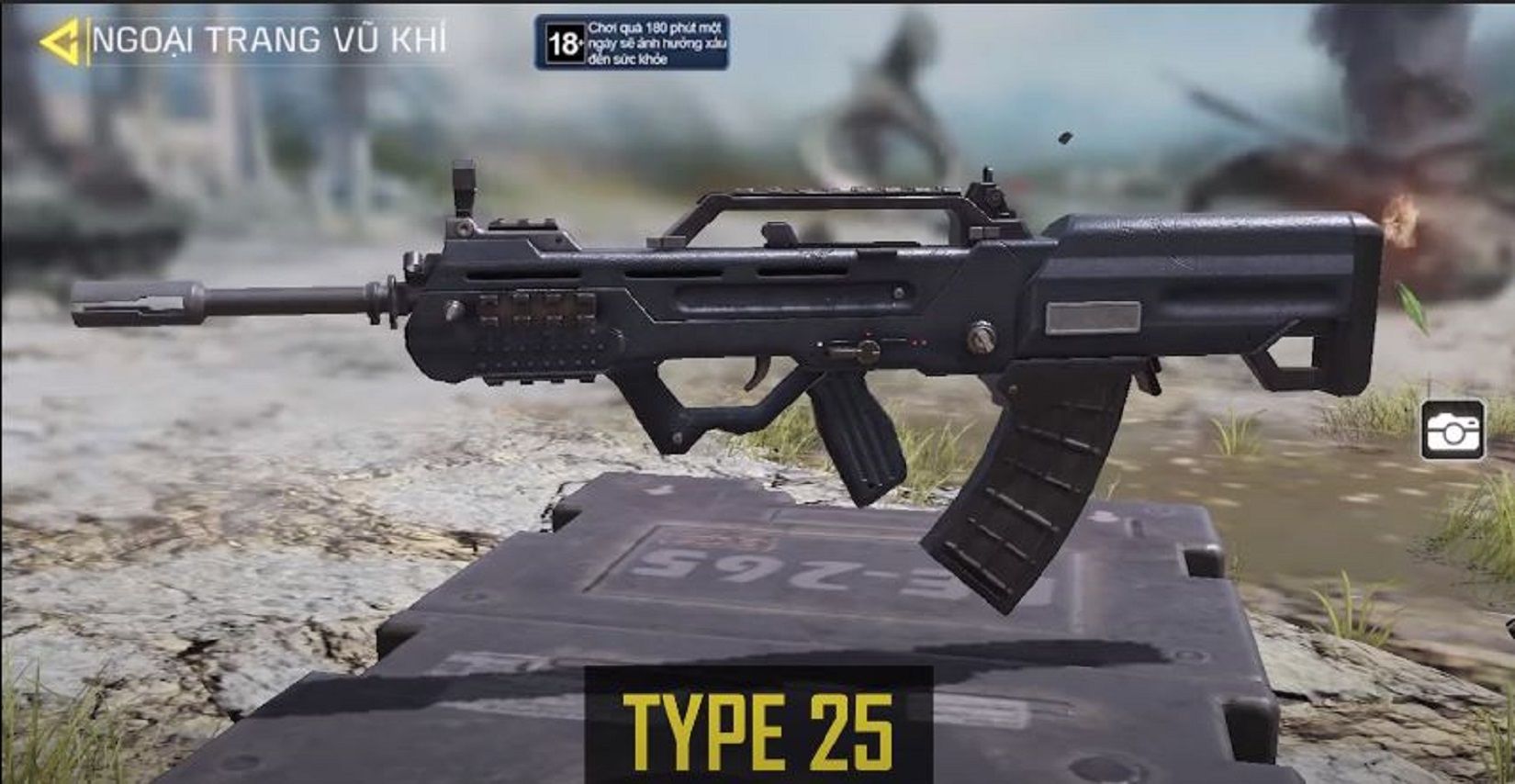Click the pistol grip of the weapon

[858, 431]
